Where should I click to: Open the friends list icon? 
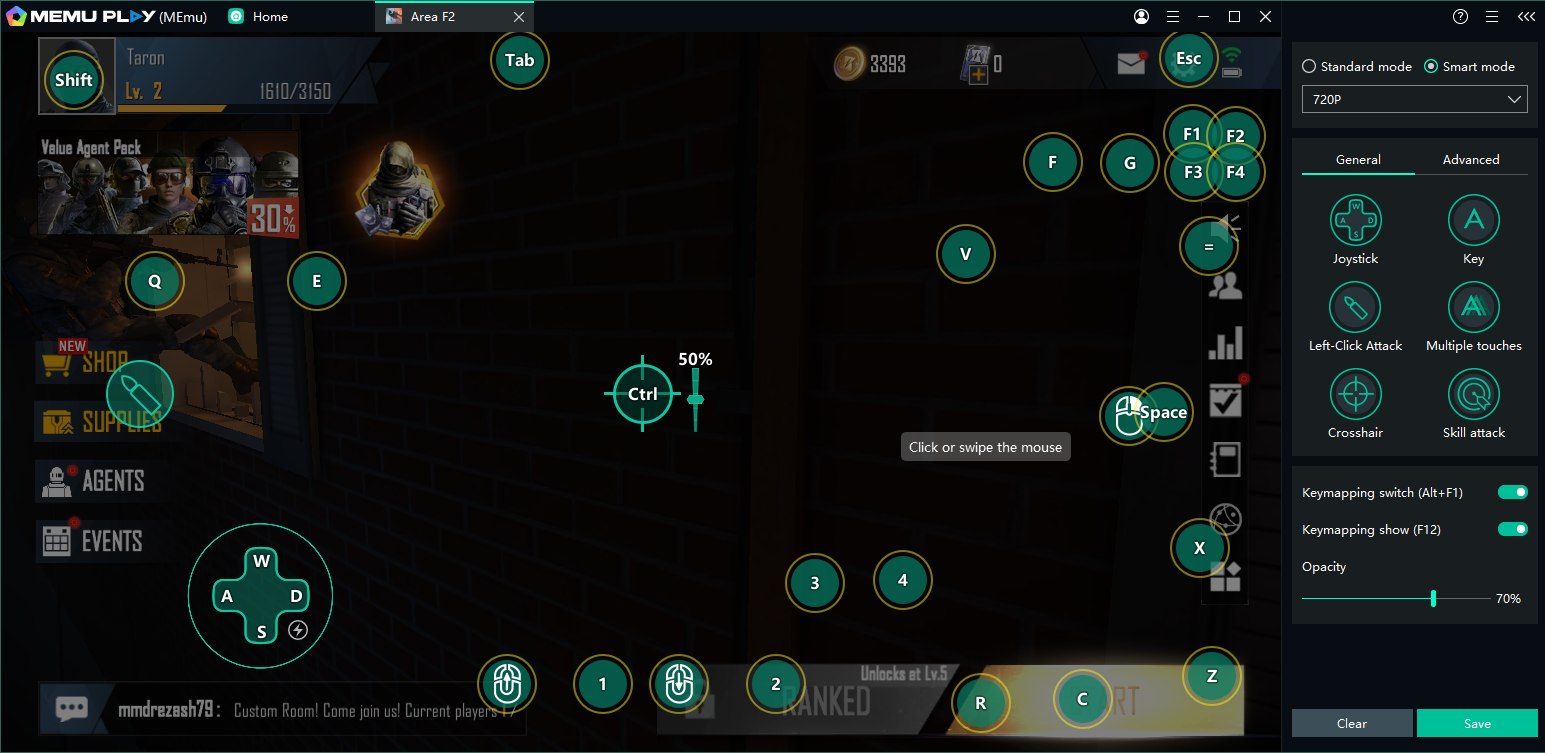1225,287
